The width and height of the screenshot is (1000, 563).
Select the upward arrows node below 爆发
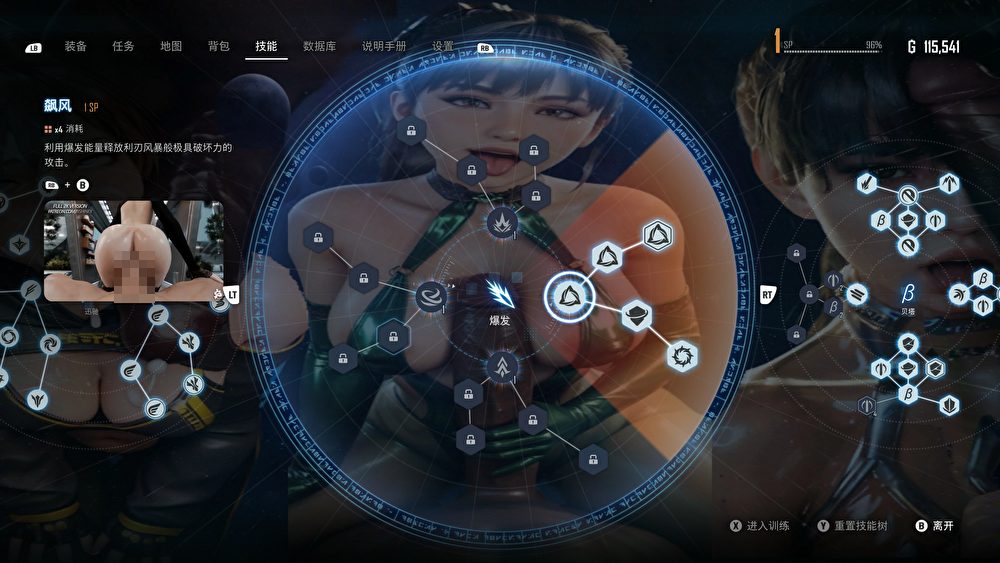coord(500,368)
